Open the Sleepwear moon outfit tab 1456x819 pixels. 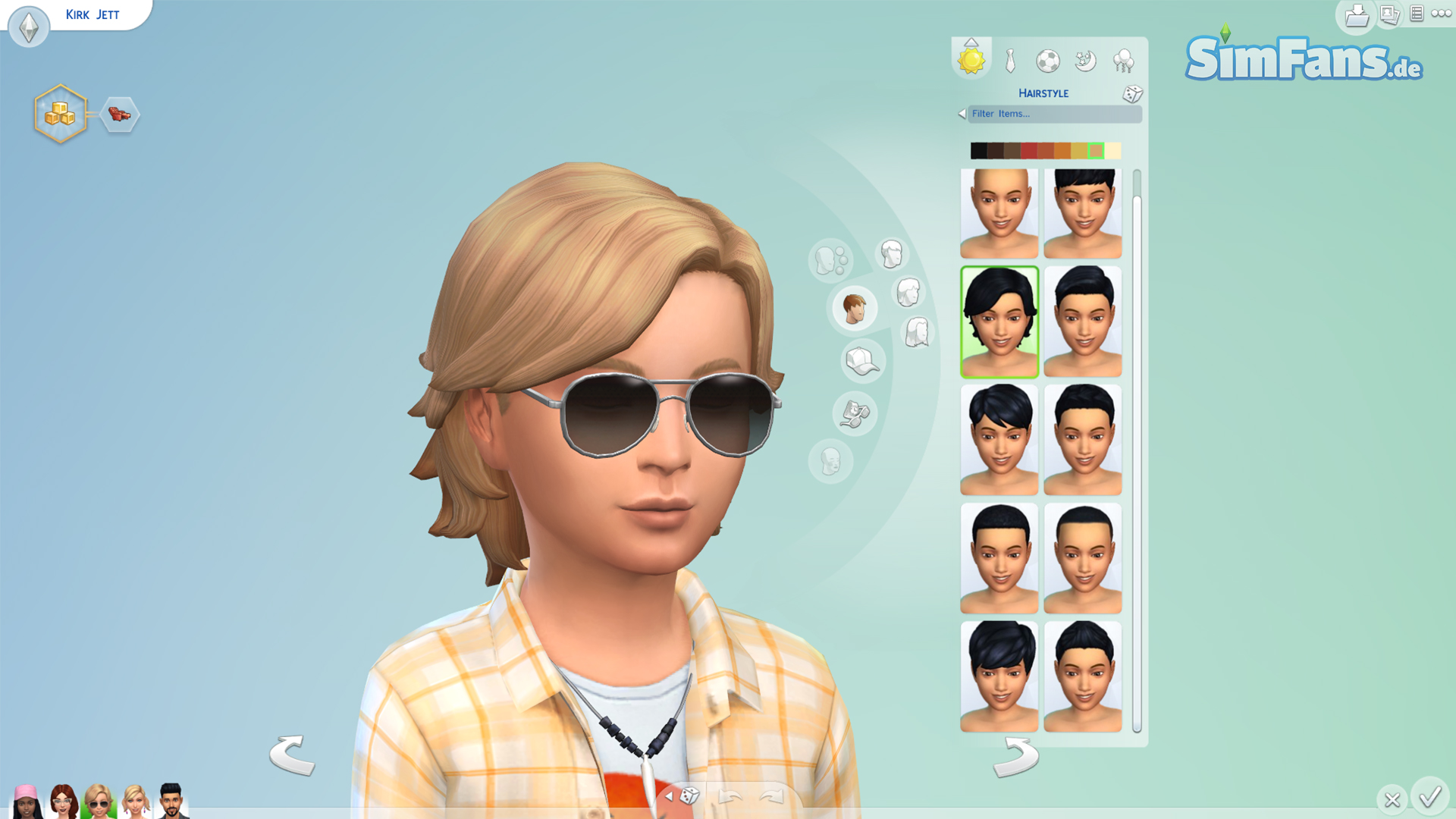point(1086,61)
